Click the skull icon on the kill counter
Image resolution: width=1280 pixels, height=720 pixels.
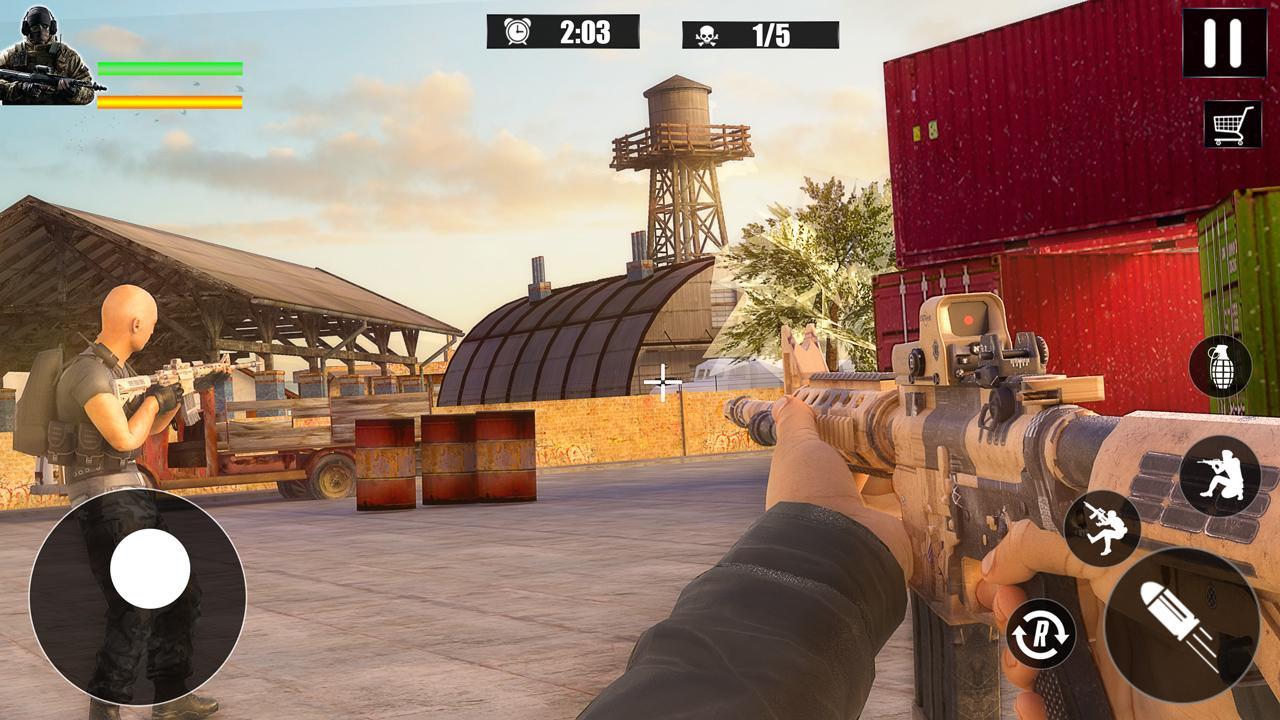pyautogui.click(x=708, y=37)
